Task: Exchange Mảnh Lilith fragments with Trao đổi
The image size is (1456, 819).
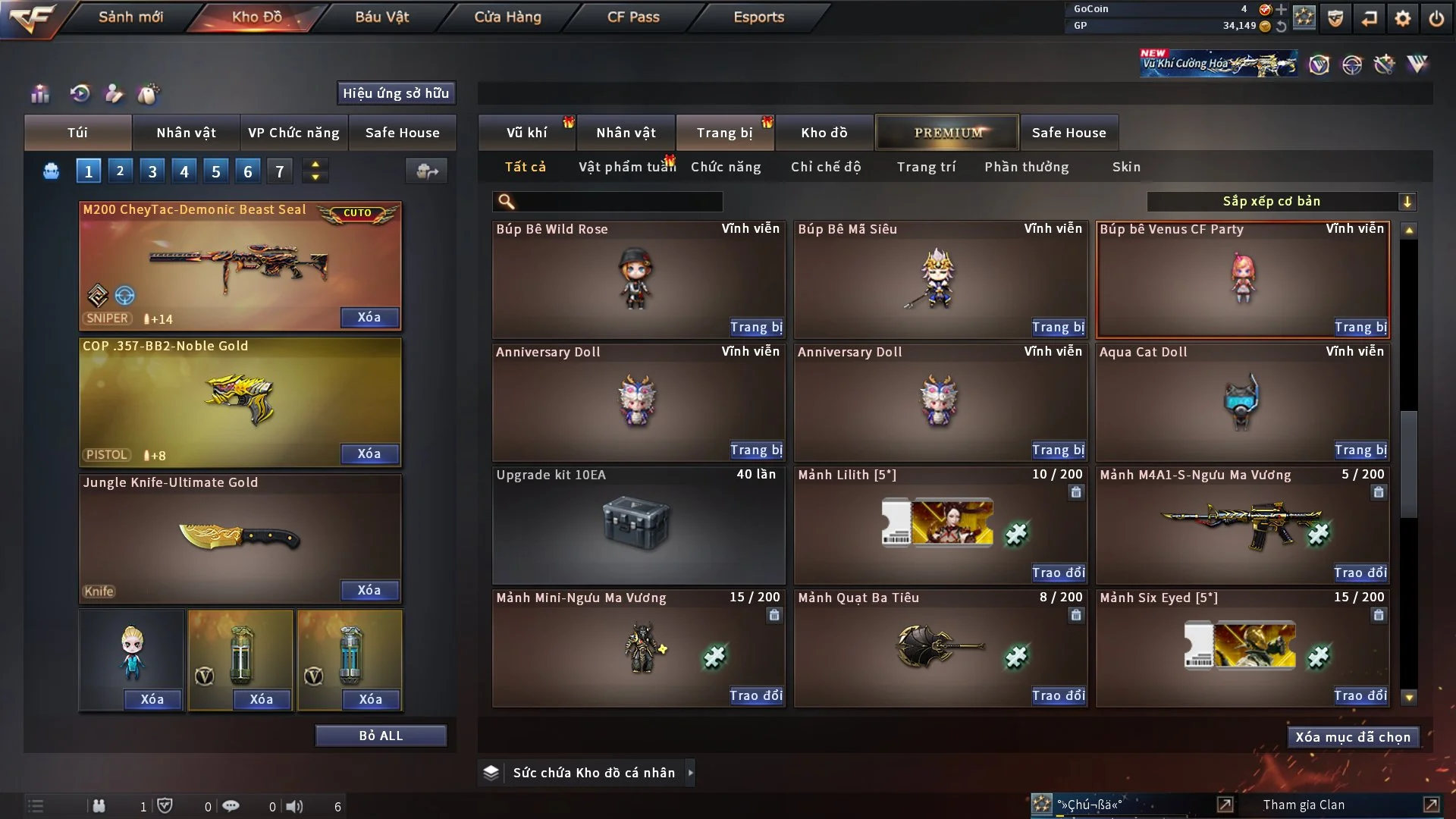Action: pyautogui.click(x=1058, y=573)
